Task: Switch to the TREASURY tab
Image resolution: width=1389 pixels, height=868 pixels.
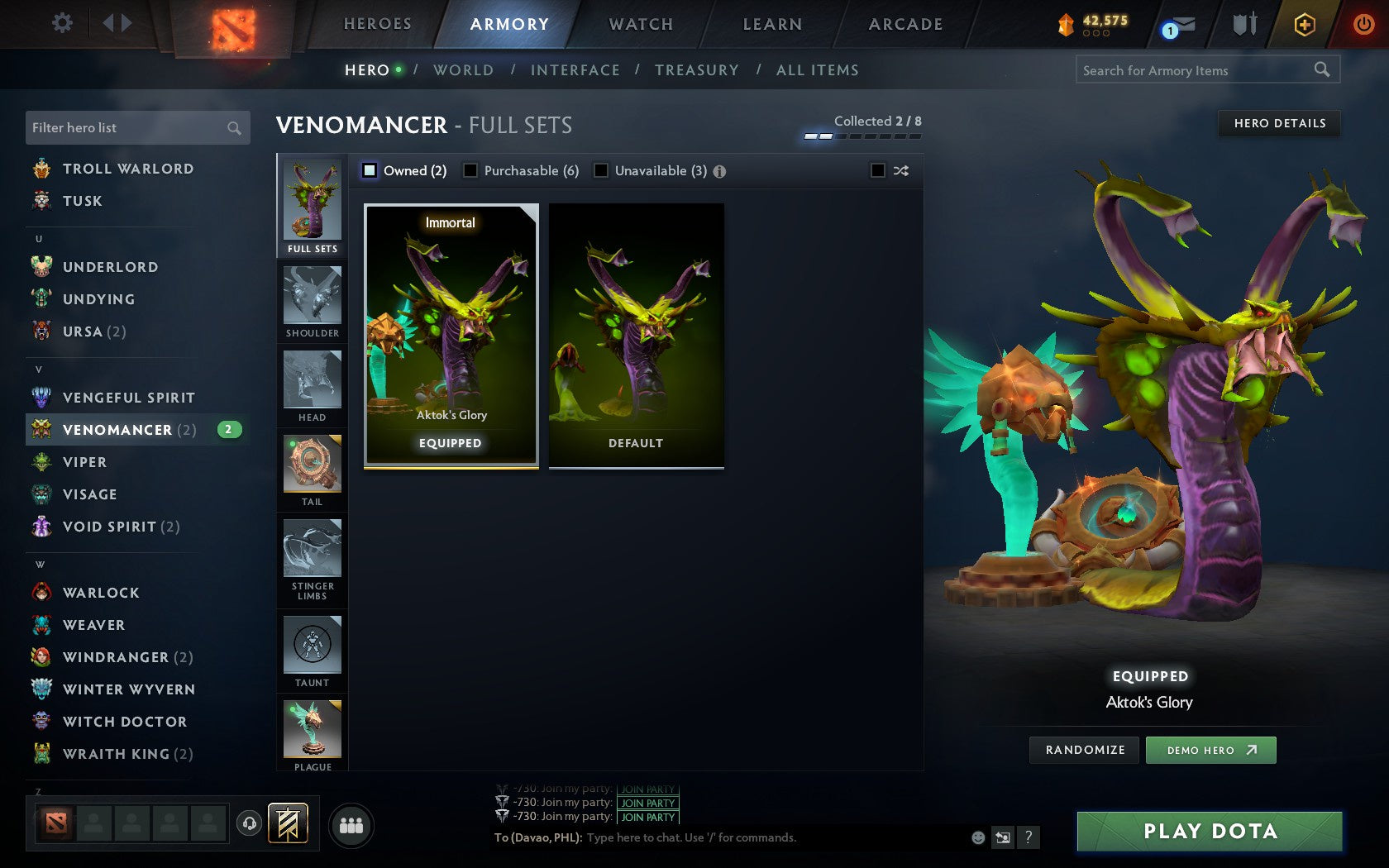Action: pos(697,70)
